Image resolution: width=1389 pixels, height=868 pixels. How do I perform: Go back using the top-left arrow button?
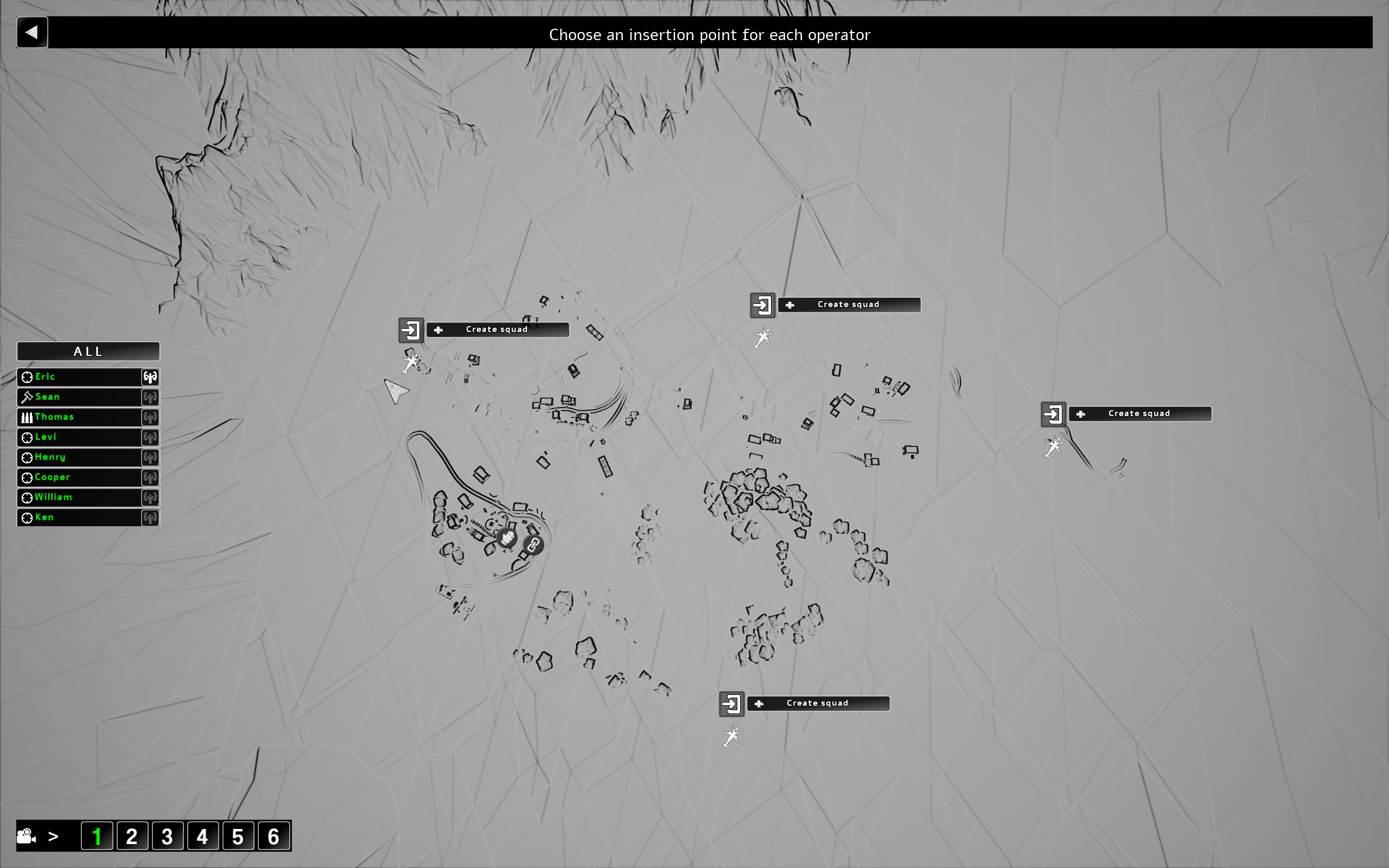(x=32, y=32)
